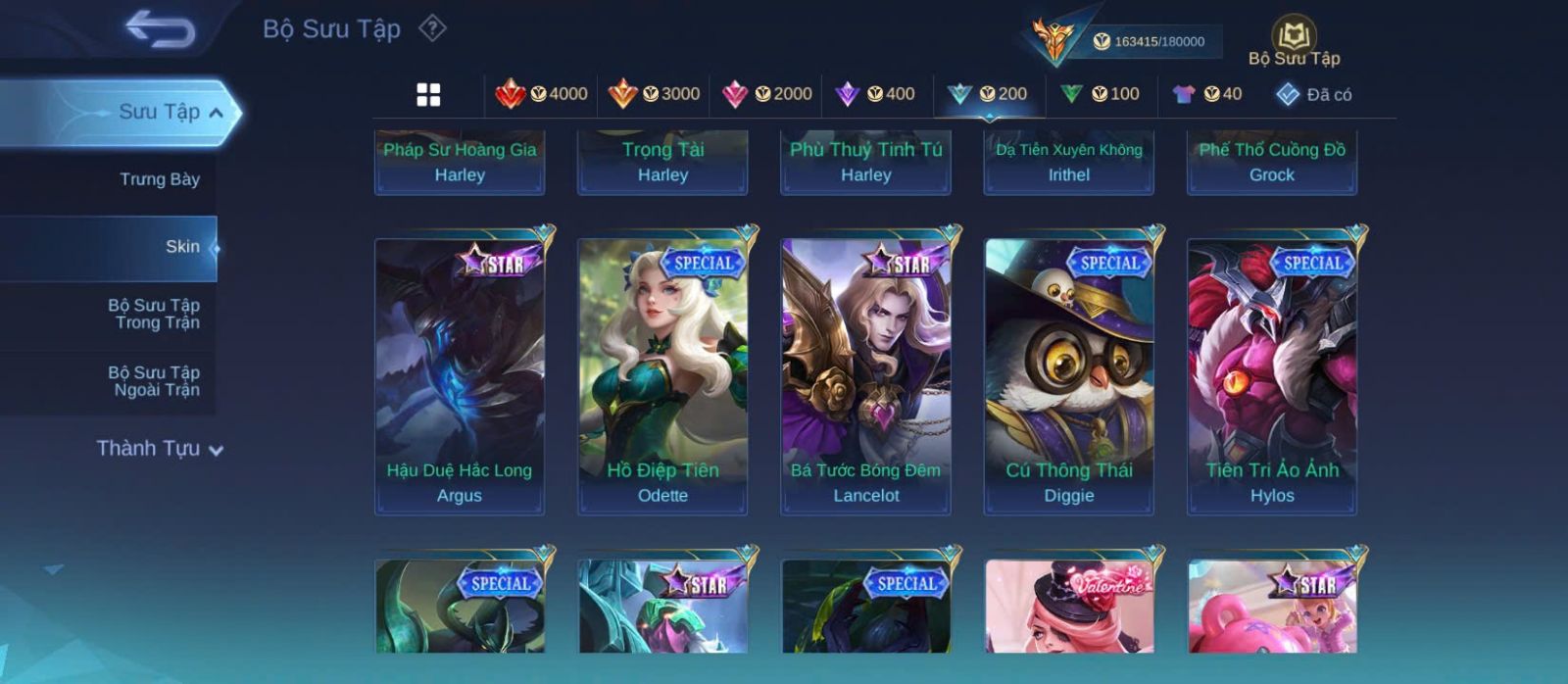Viewport: 1568px width, 684px height.
Task: Pick Diggie's Cú Thông Thái skin card
Action: click(1068, 375)
